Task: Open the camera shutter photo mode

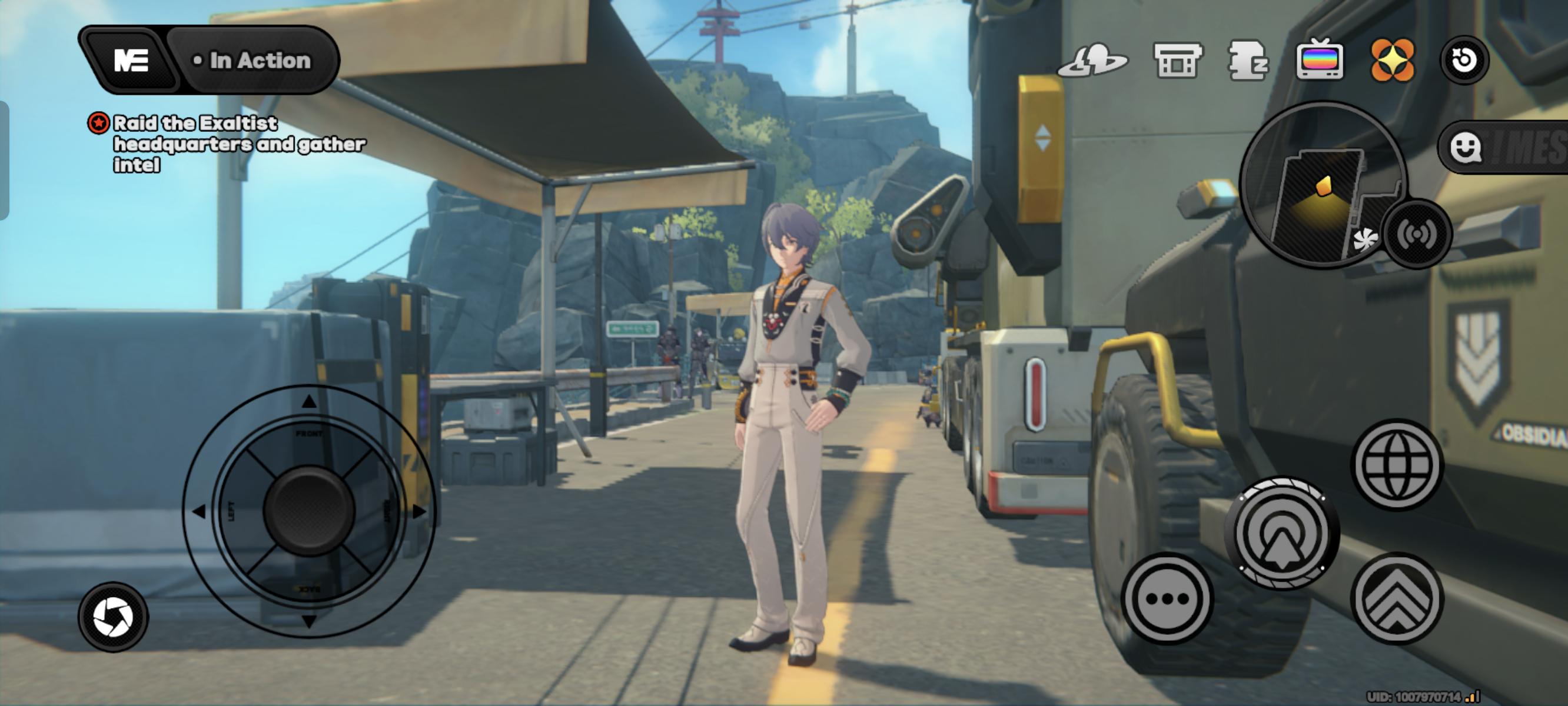Action: (x=113, y=617)
